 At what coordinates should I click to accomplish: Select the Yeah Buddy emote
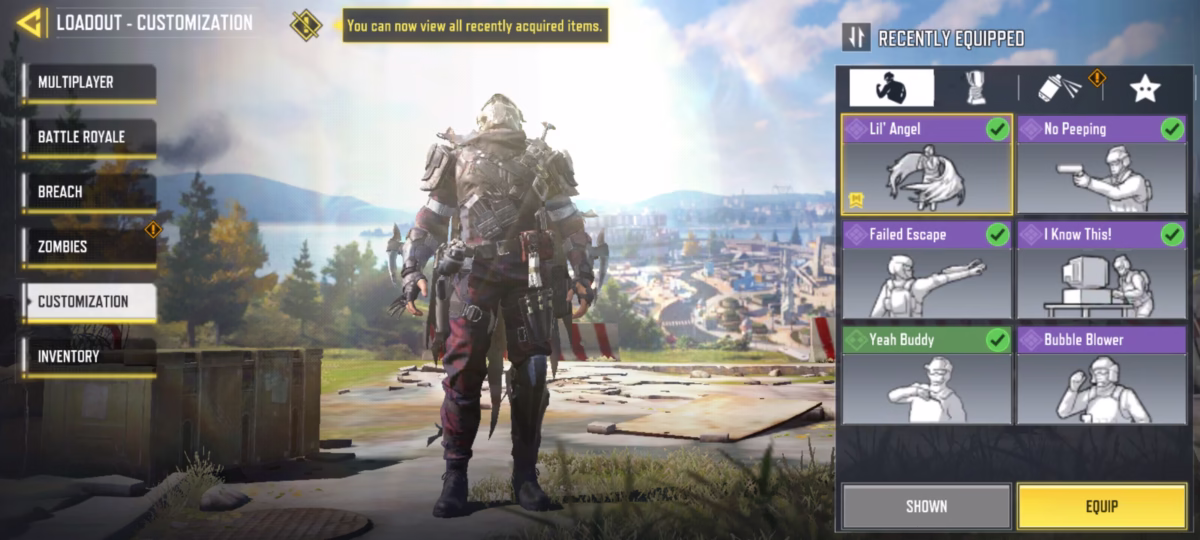tap(926, 375)
